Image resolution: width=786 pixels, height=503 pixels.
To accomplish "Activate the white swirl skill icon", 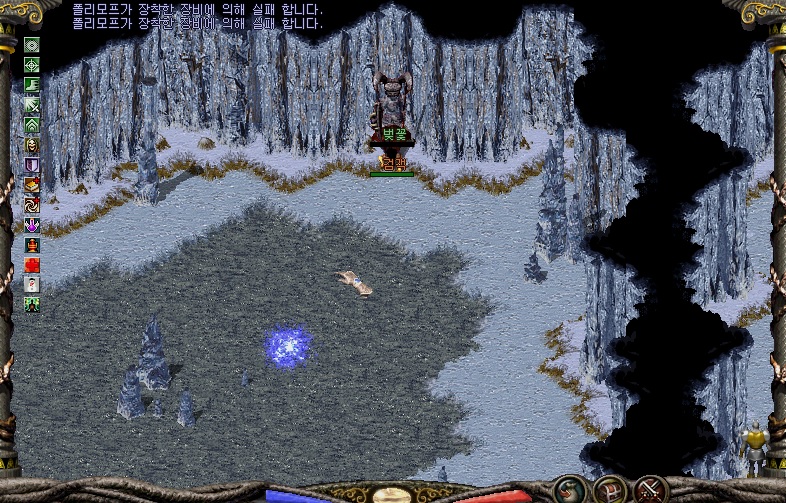I will coord(32,205).
